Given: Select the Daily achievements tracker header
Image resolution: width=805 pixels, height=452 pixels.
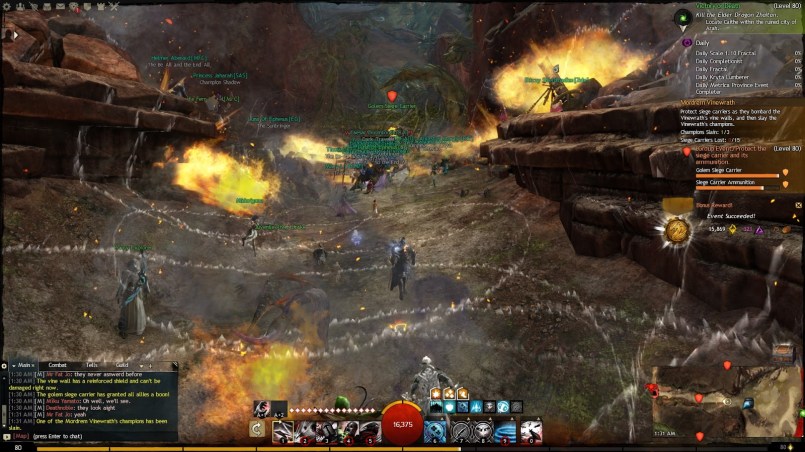Looking at the screenshot, I should pyautogui.click(x=702, y=43).
